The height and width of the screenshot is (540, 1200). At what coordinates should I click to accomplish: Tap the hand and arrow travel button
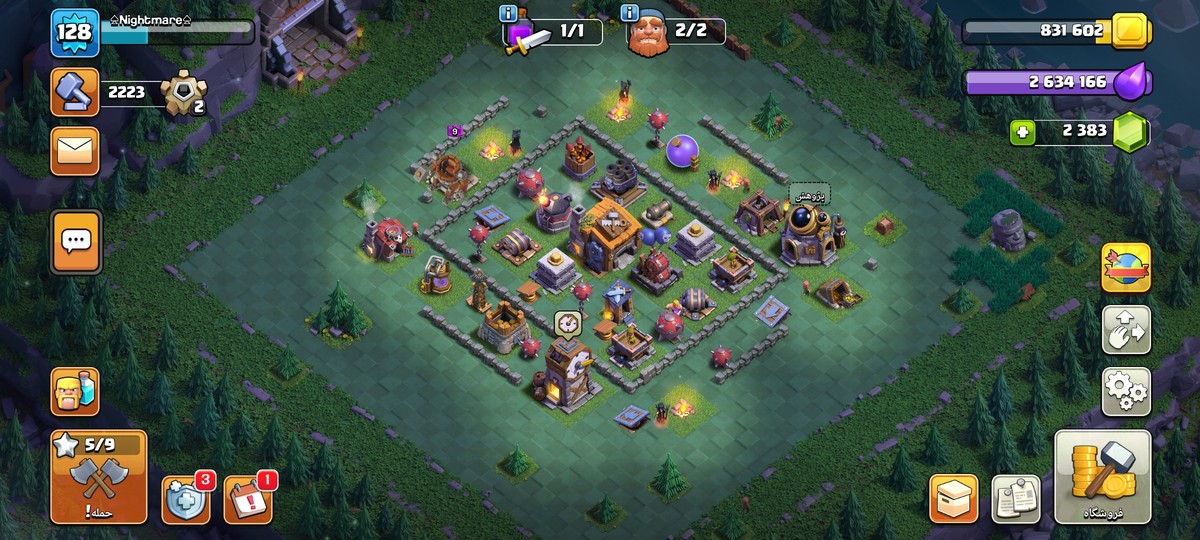coord(1126,330)
